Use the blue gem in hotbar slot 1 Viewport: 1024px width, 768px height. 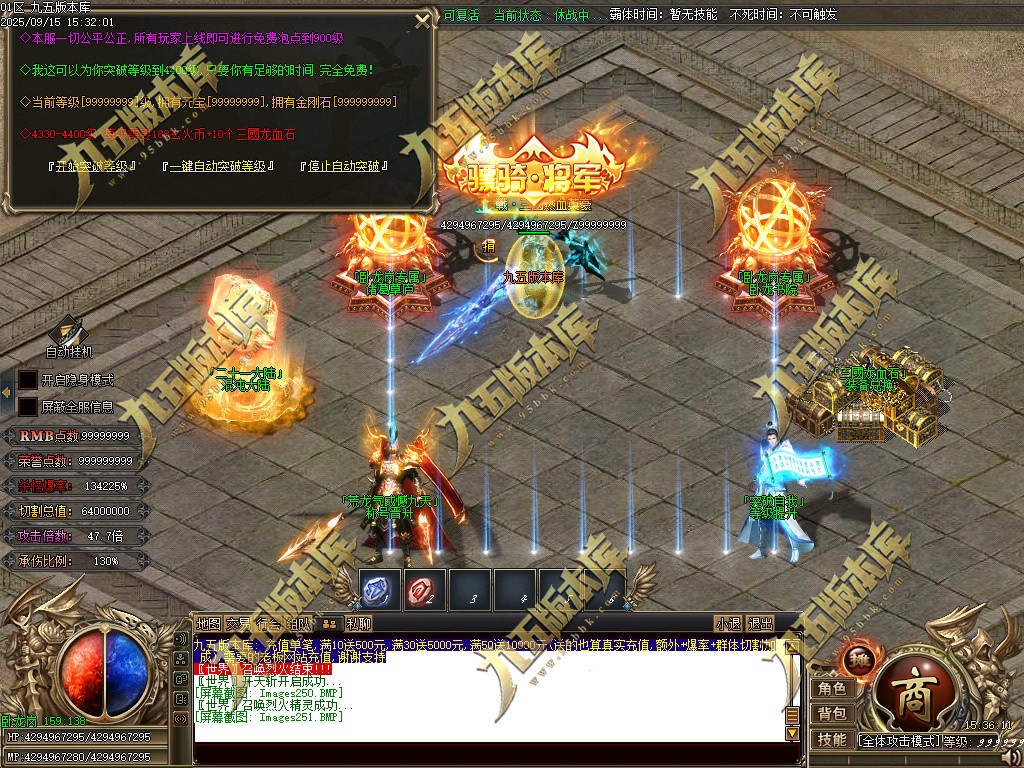[380, 590]
